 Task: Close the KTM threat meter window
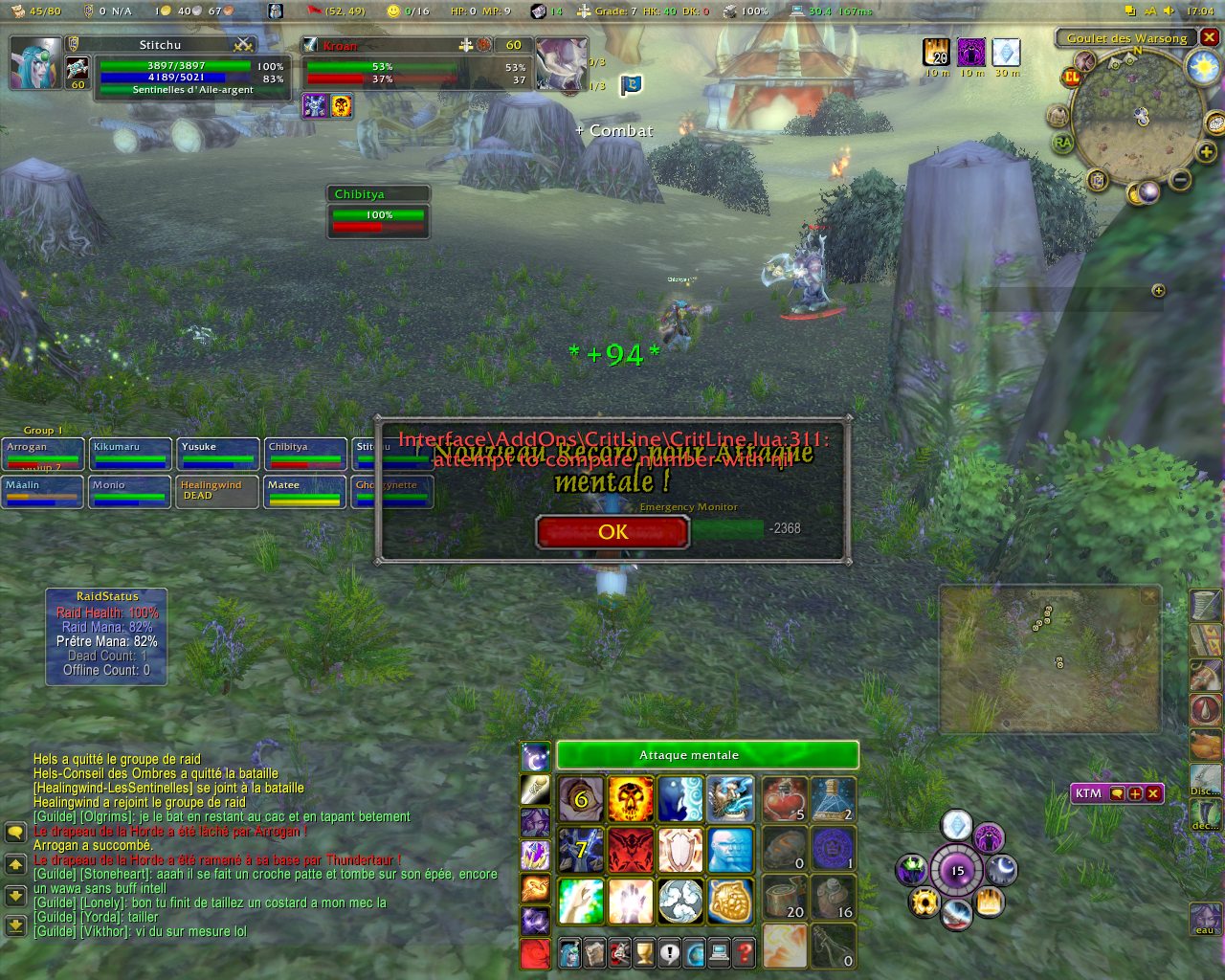pyautogui.click(x=1153, y=793)
